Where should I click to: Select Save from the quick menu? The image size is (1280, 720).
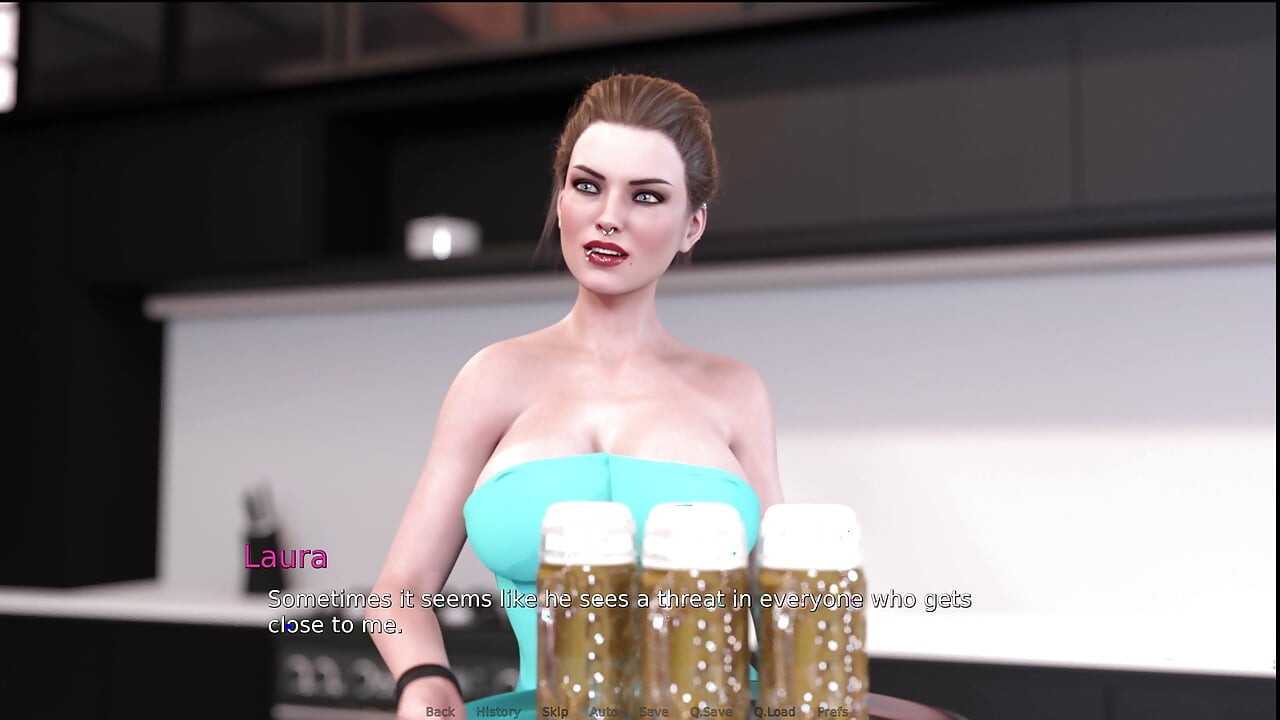tap(653, 712)
